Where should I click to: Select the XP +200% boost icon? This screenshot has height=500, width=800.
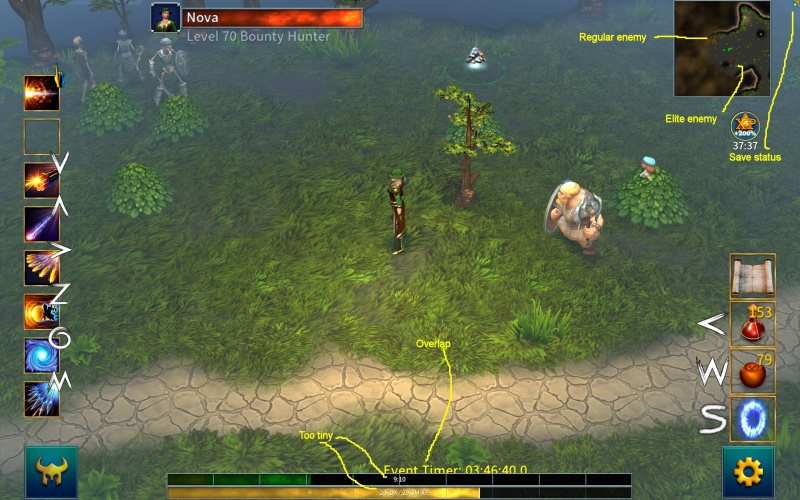coord(745,127)
